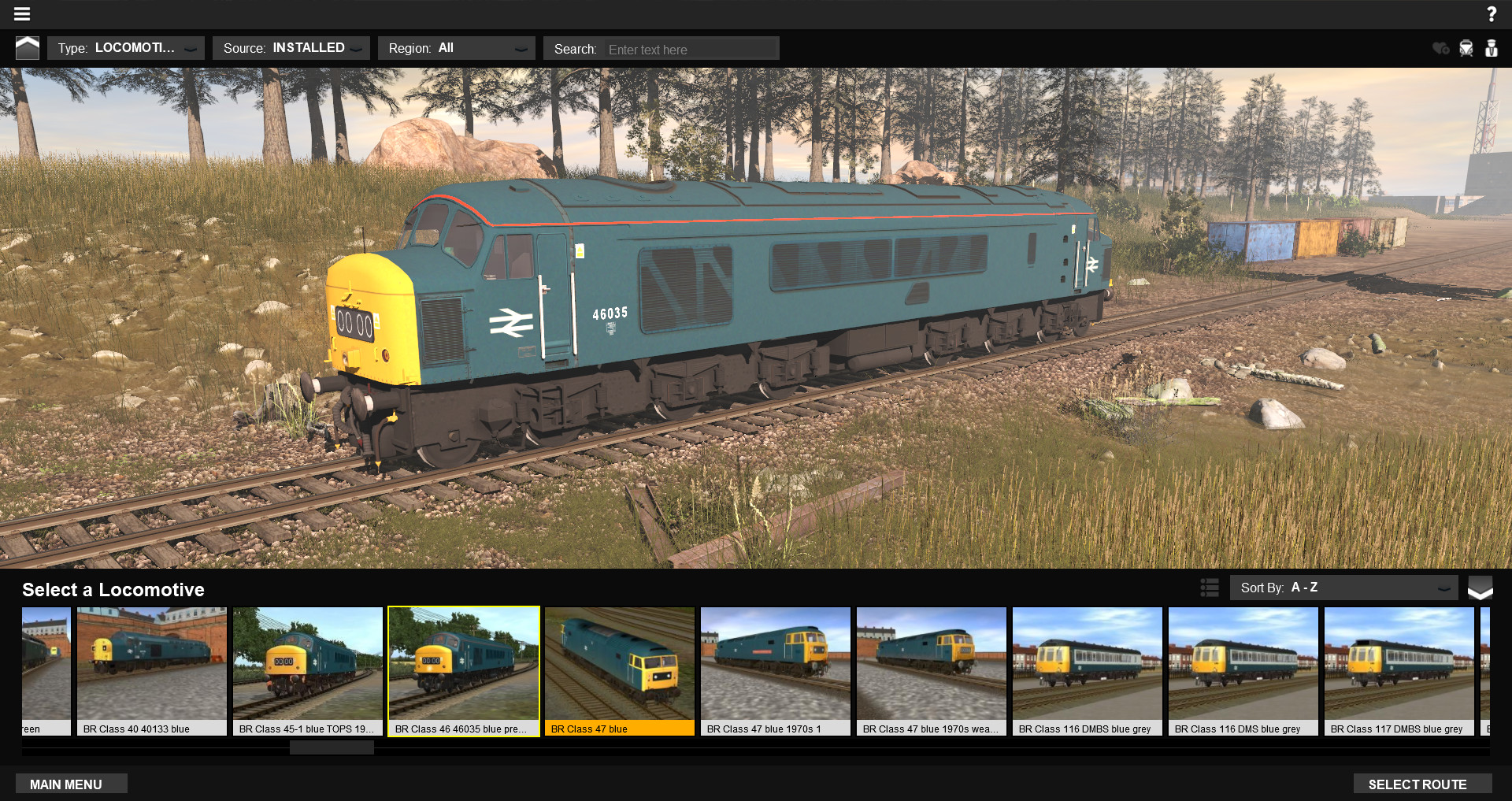This screenshot has width=1512, height=801.
Task: Switch to list view of locomotives
Action: click(x=1209, y=588)
